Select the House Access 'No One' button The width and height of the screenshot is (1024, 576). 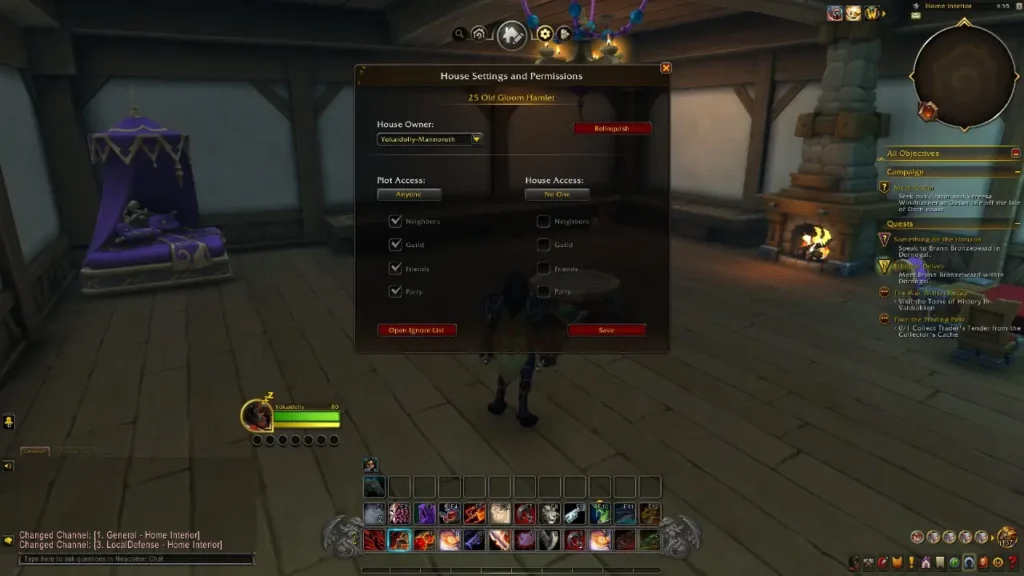point(557,194)
